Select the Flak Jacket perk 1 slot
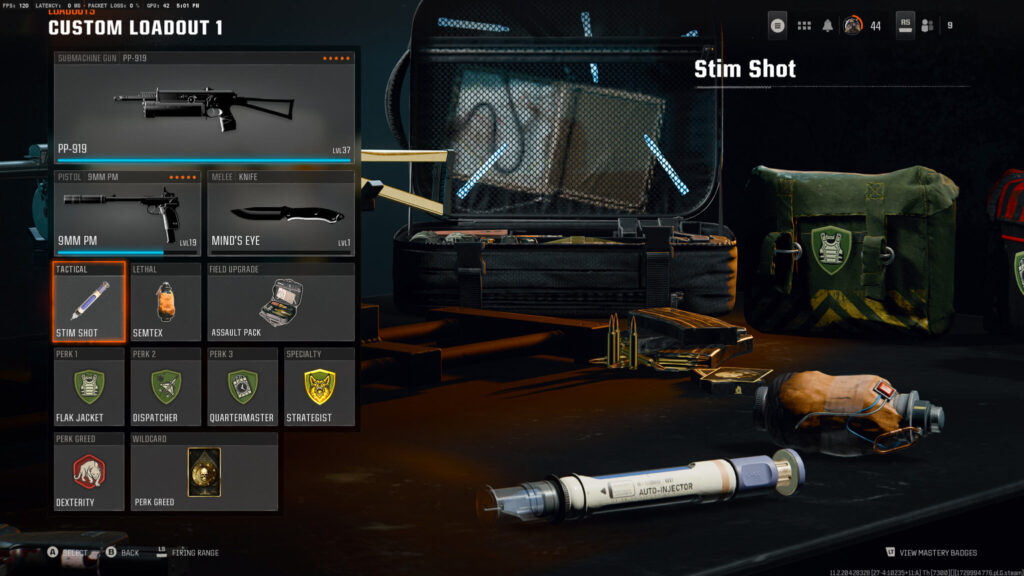Image resolution: width=1024 pixels, height=576 pixels. pos(89,387)
